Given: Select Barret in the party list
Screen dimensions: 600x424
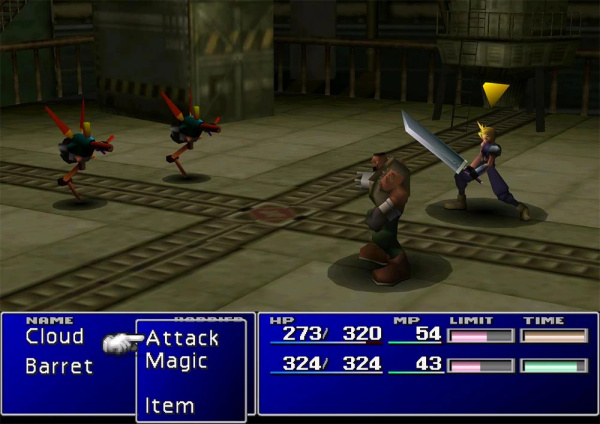Looking at the screenshot, I should pyautogui.click(x=59, y=366).
